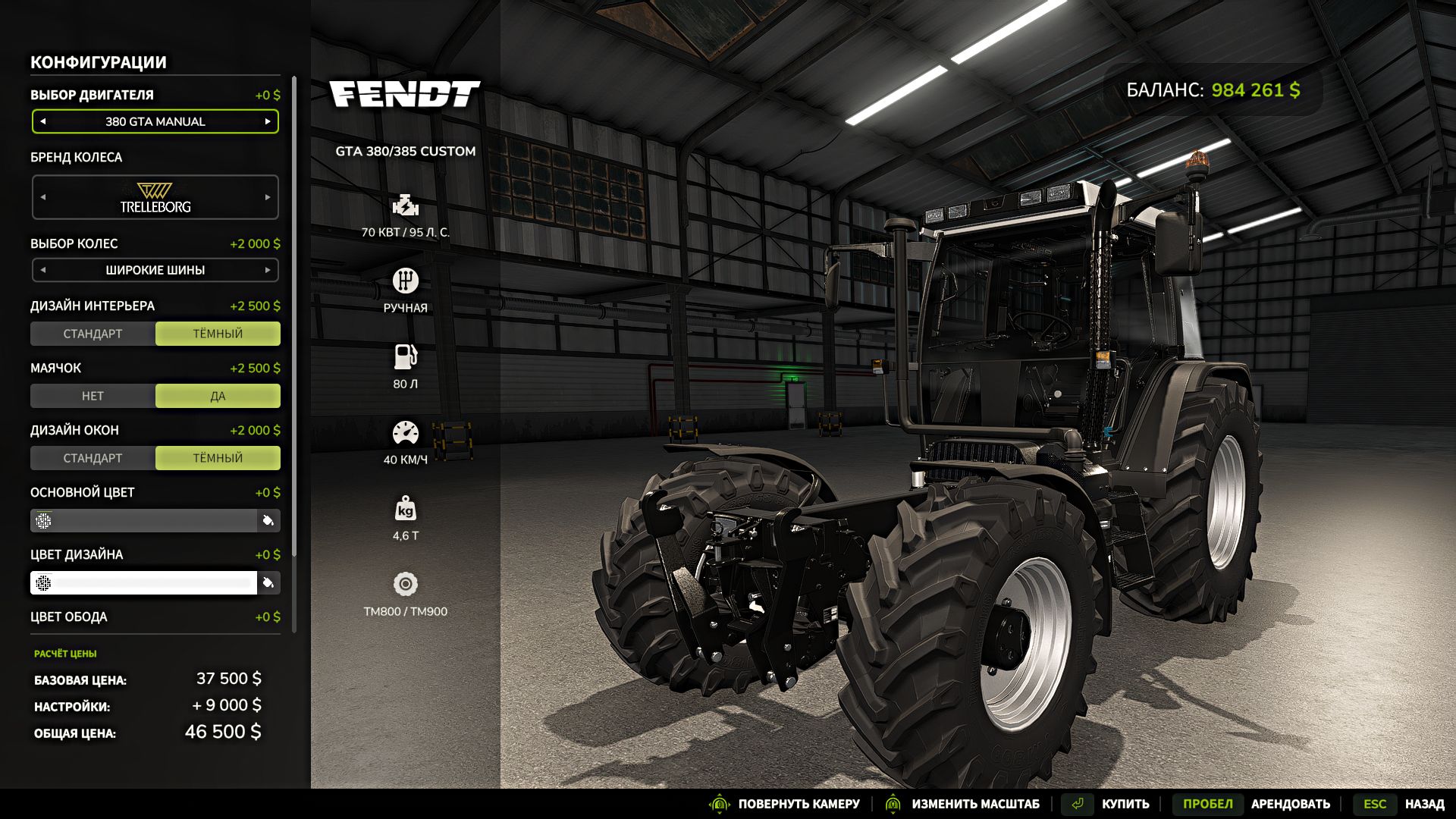Click paint bucket for Цвет дизайна
The height and width of the screenshot is (819, 1456).
coord(268,583)
